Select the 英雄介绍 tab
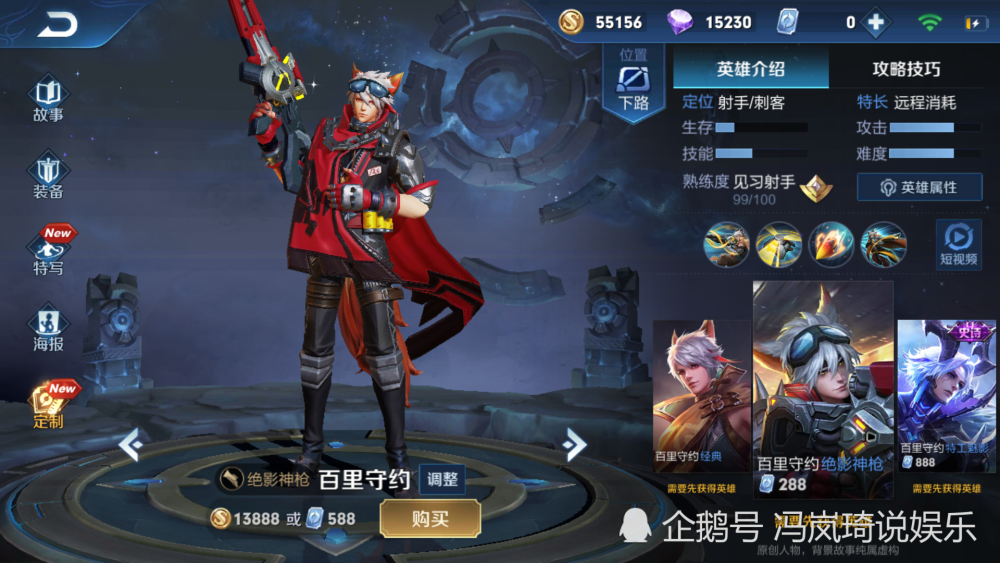The width and height of the screenshot is (1000, 563). point(751,69)
